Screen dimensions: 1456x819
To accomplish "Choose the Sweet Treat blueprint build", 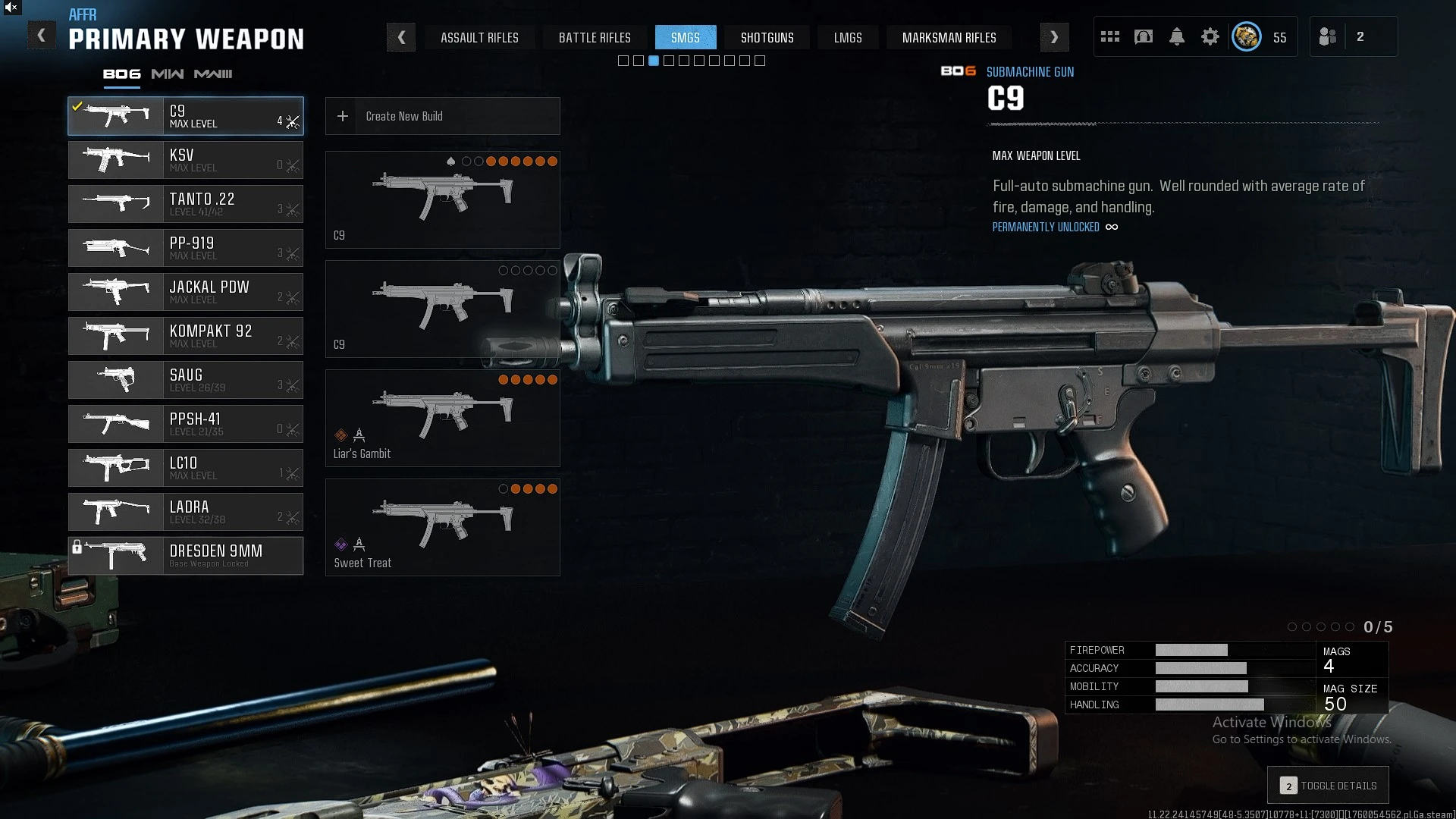I will [442, 527].
